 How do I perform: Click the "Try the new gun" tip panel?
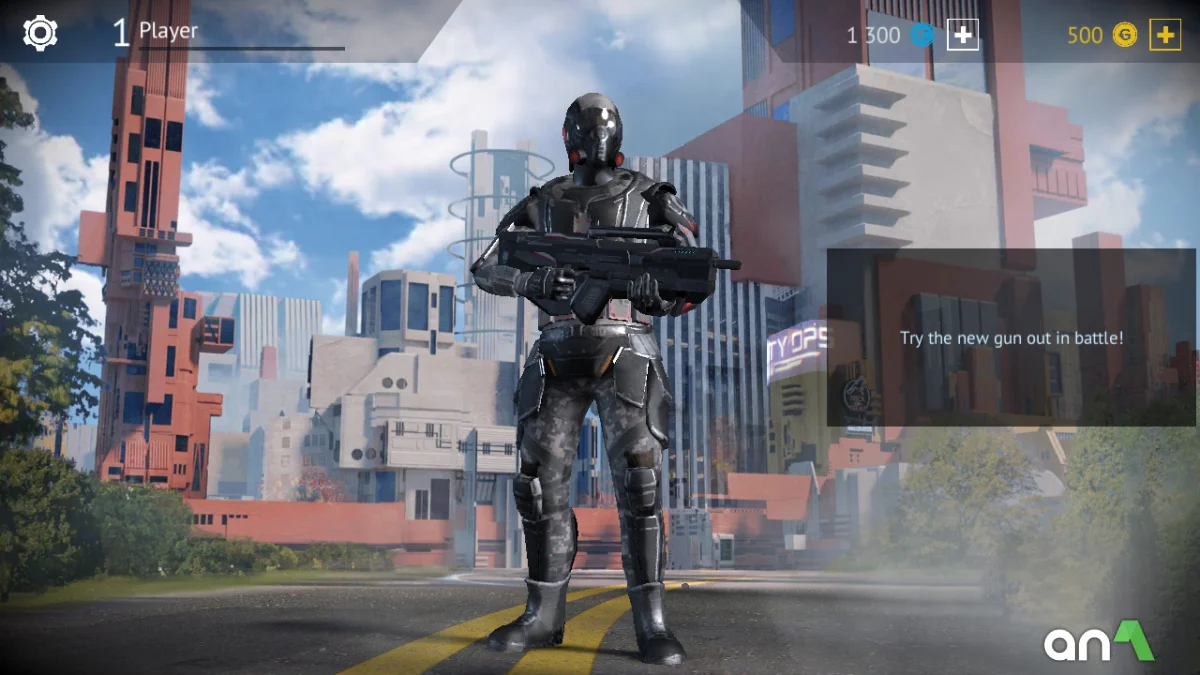(x=1011, y=338)
